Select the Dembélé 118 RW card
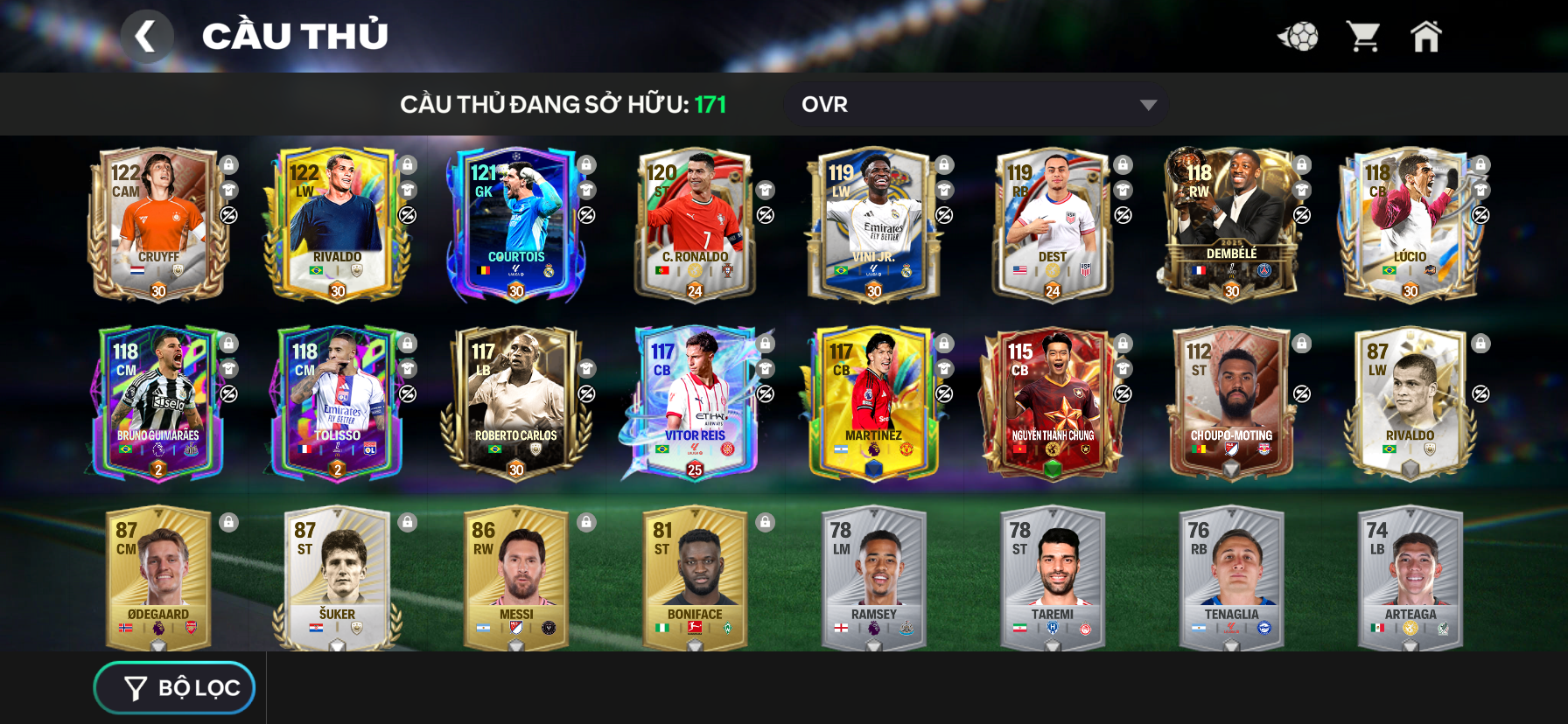1568x724 pixels. click(x=1231, y=225)
